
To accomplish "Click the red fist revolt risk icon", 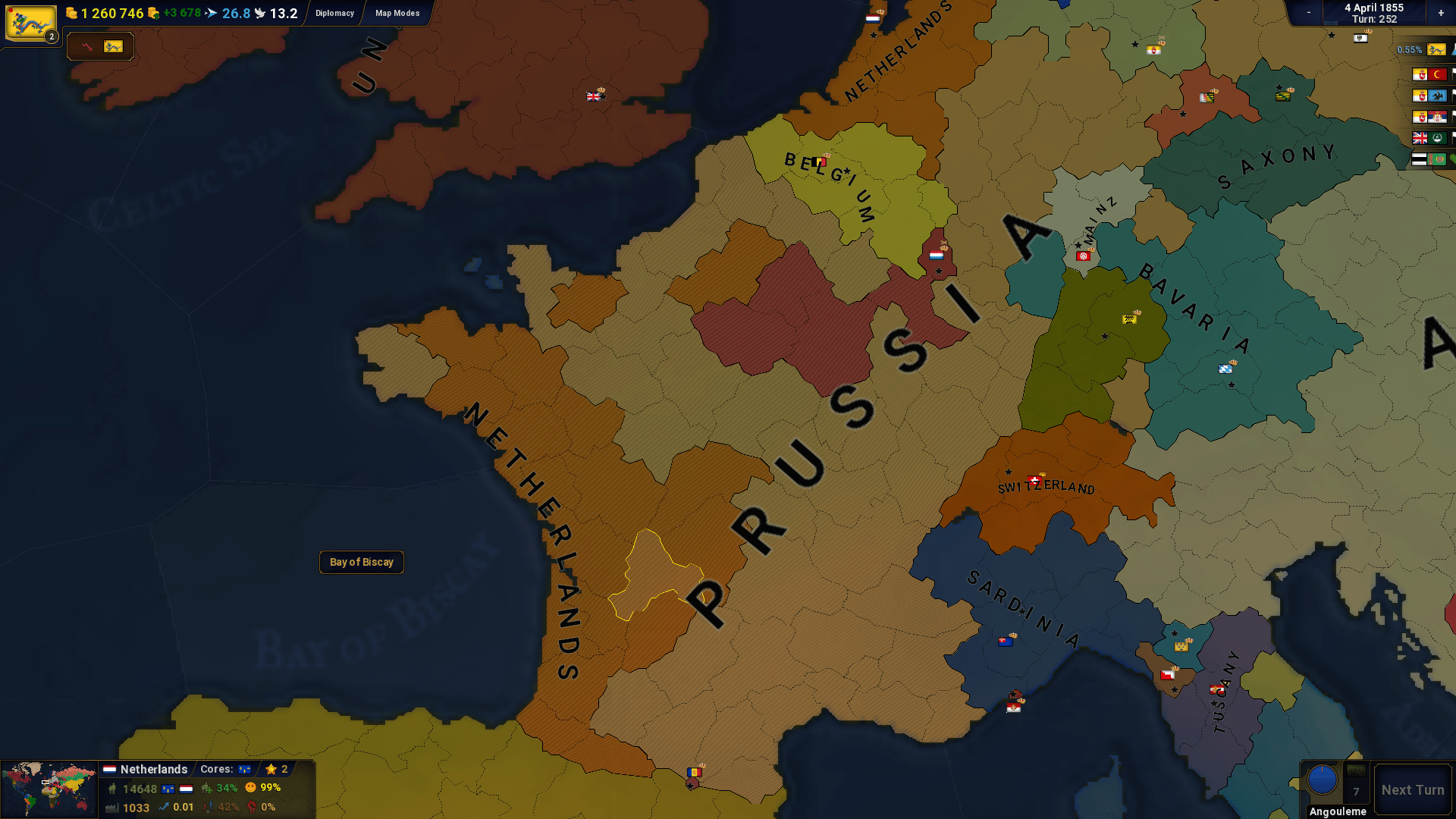I will (x=253, y=808).
